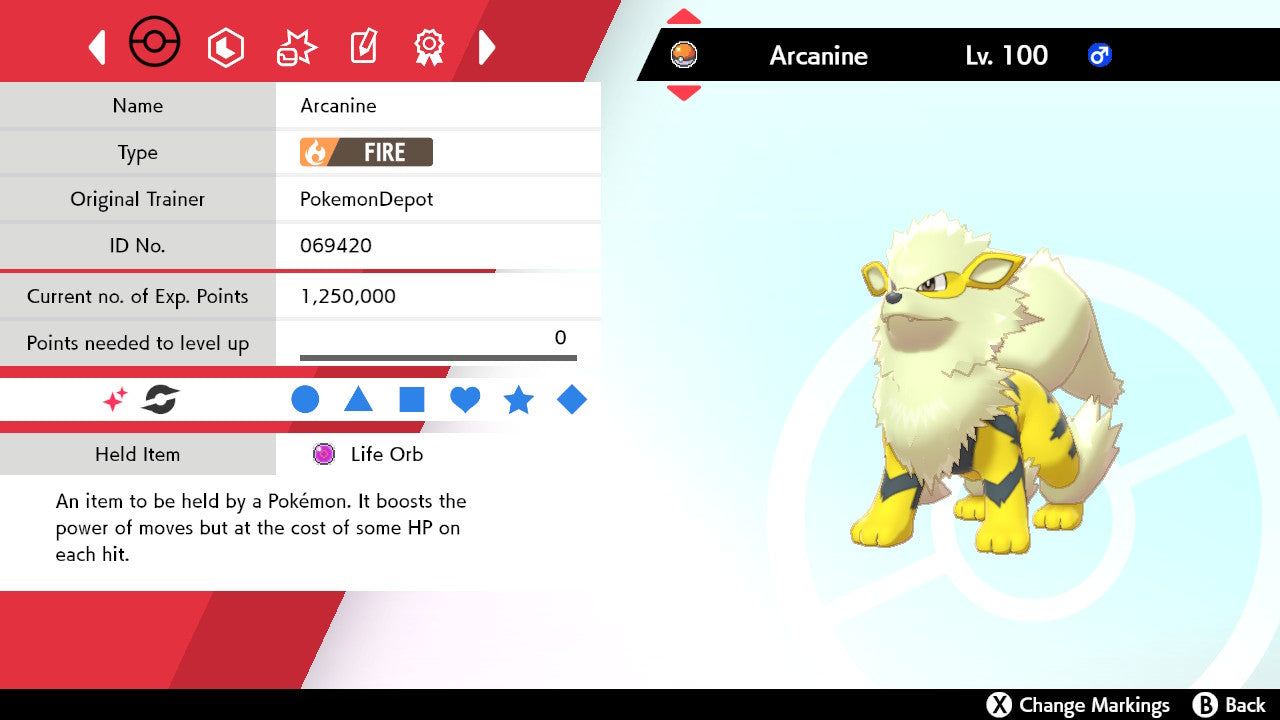The width and height of the screenshot is (1280, 720).
Task: Switch to the hexagon stats tab
Action: click(x=225, y=47)
